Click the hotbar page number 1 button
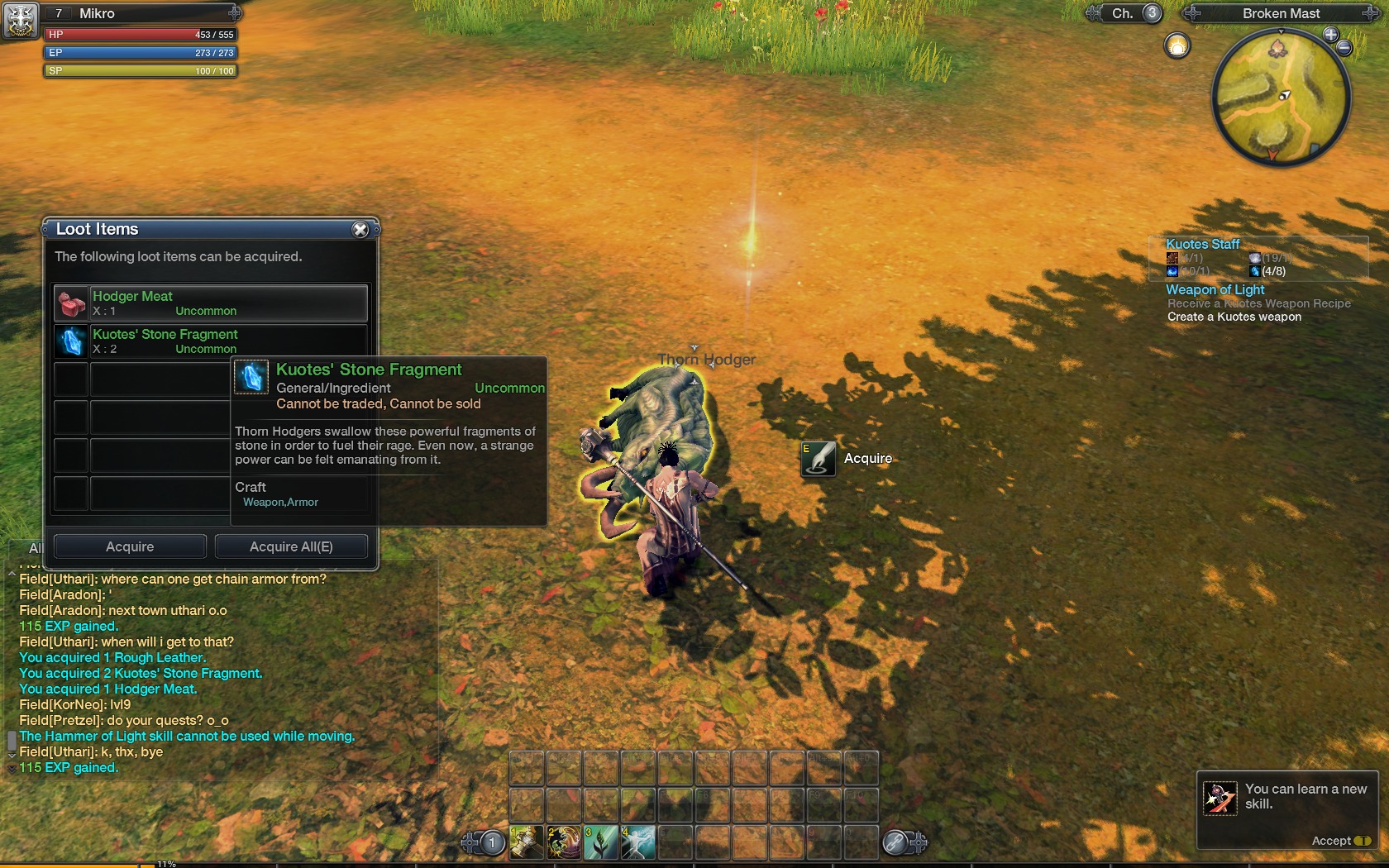The height and width of the screenshot is (868, 1389). pos(492,842)
